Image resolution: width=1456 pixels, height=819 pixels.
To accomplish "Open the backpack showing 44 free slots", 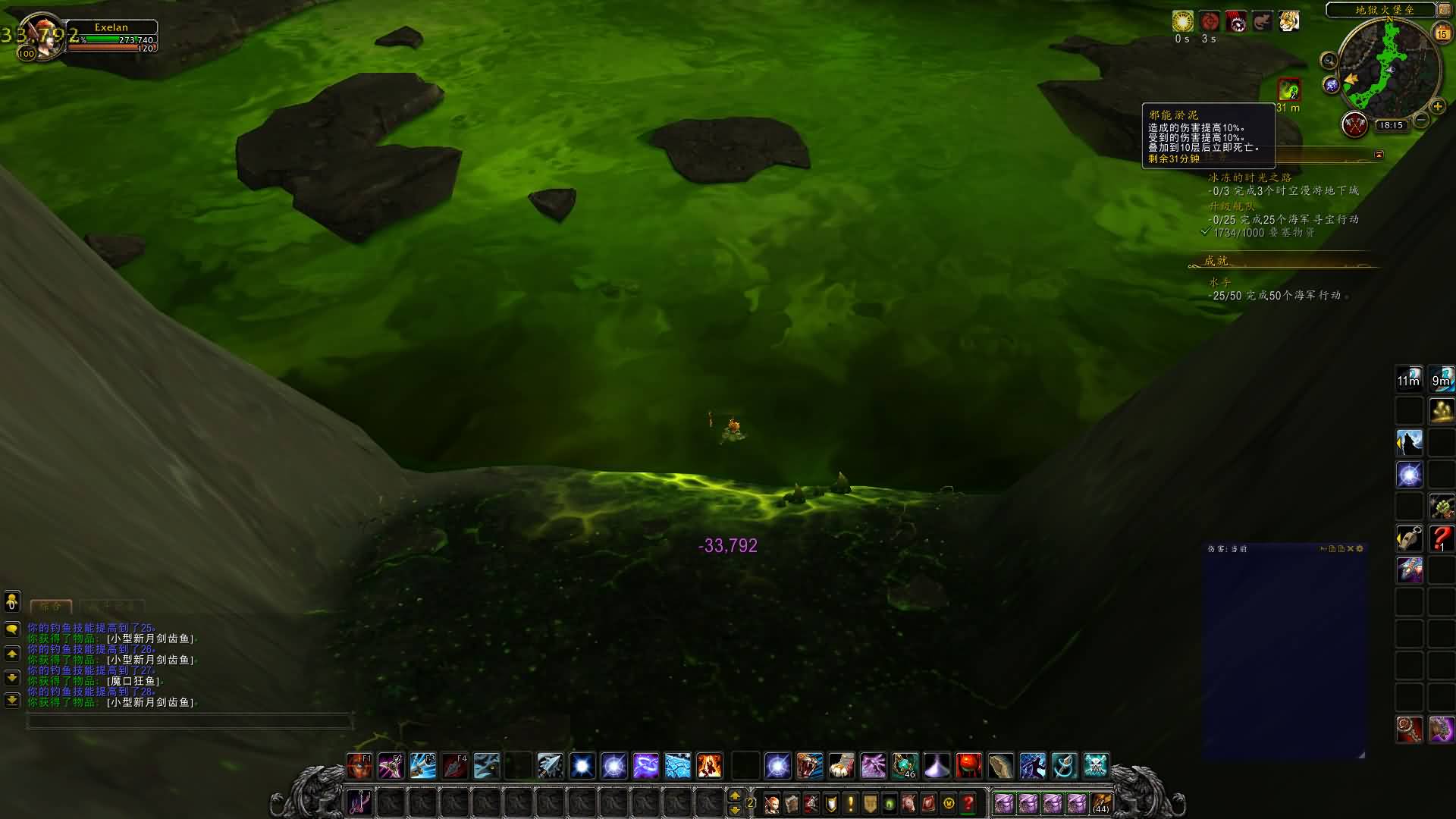I will [x=1101, y=803].
